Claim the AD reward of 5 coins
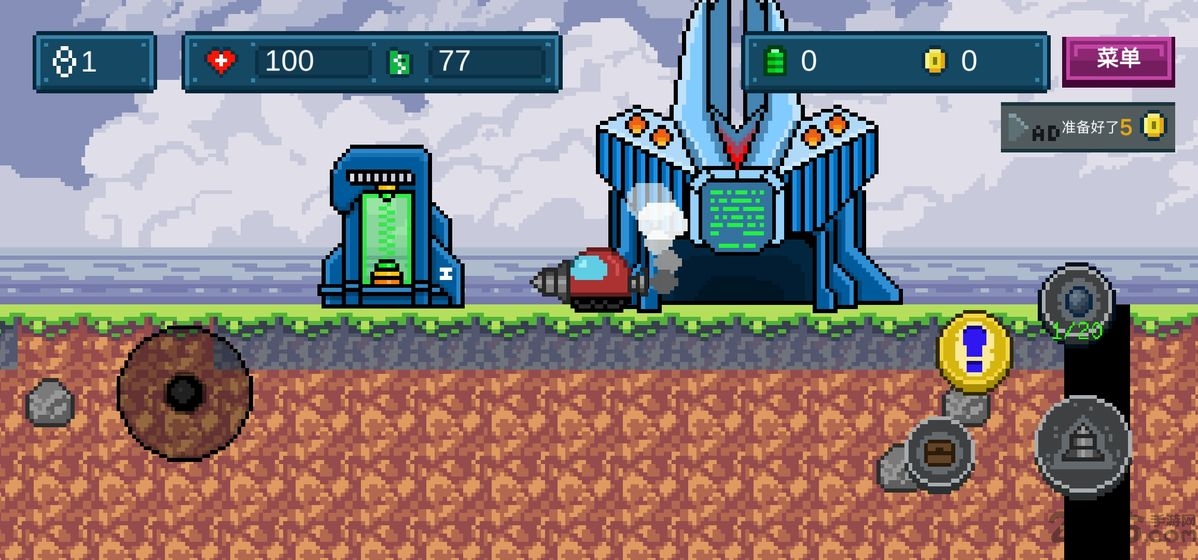 point(1087,127)
